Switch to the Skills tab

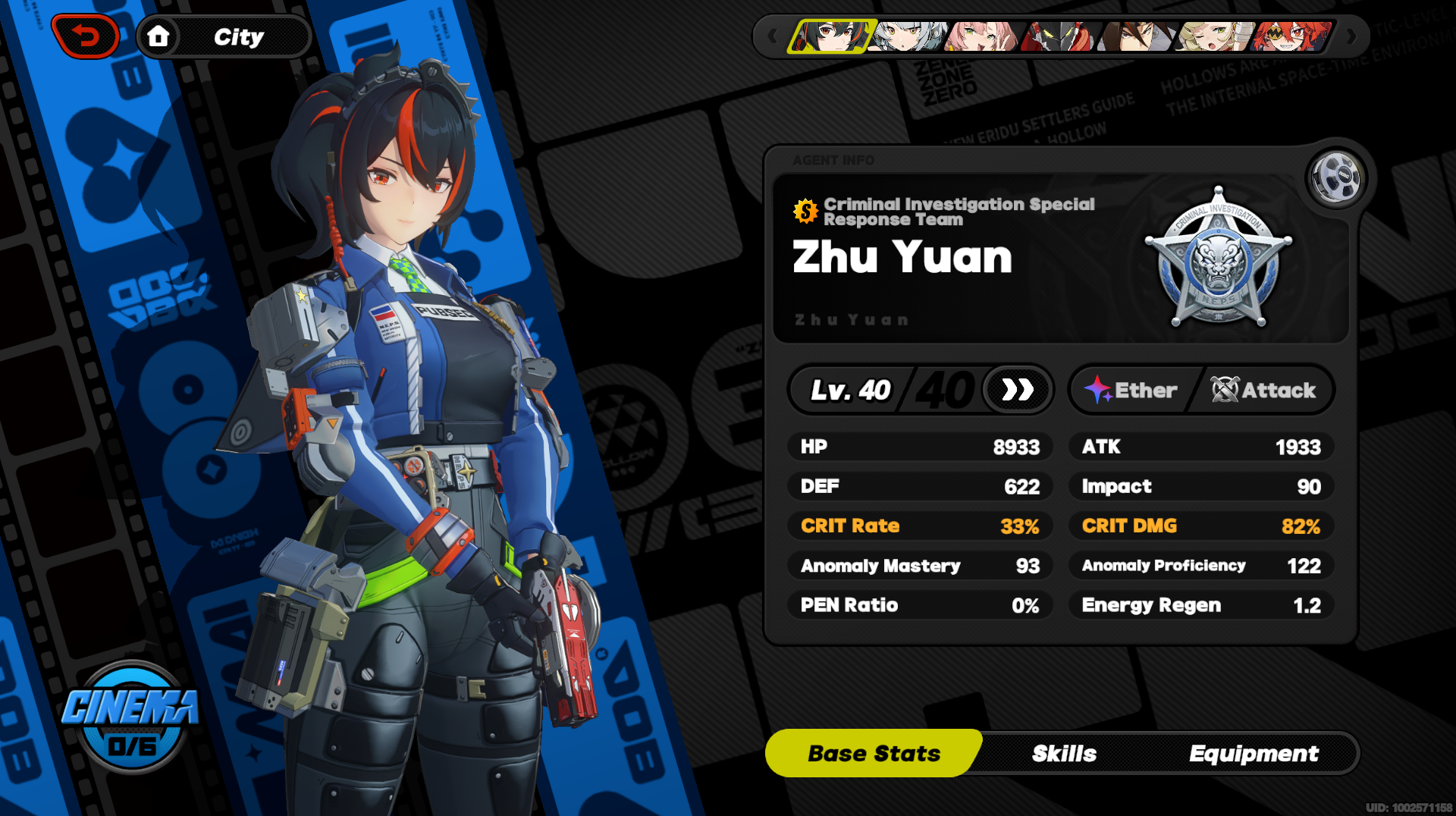click(x=1064, y=753)
